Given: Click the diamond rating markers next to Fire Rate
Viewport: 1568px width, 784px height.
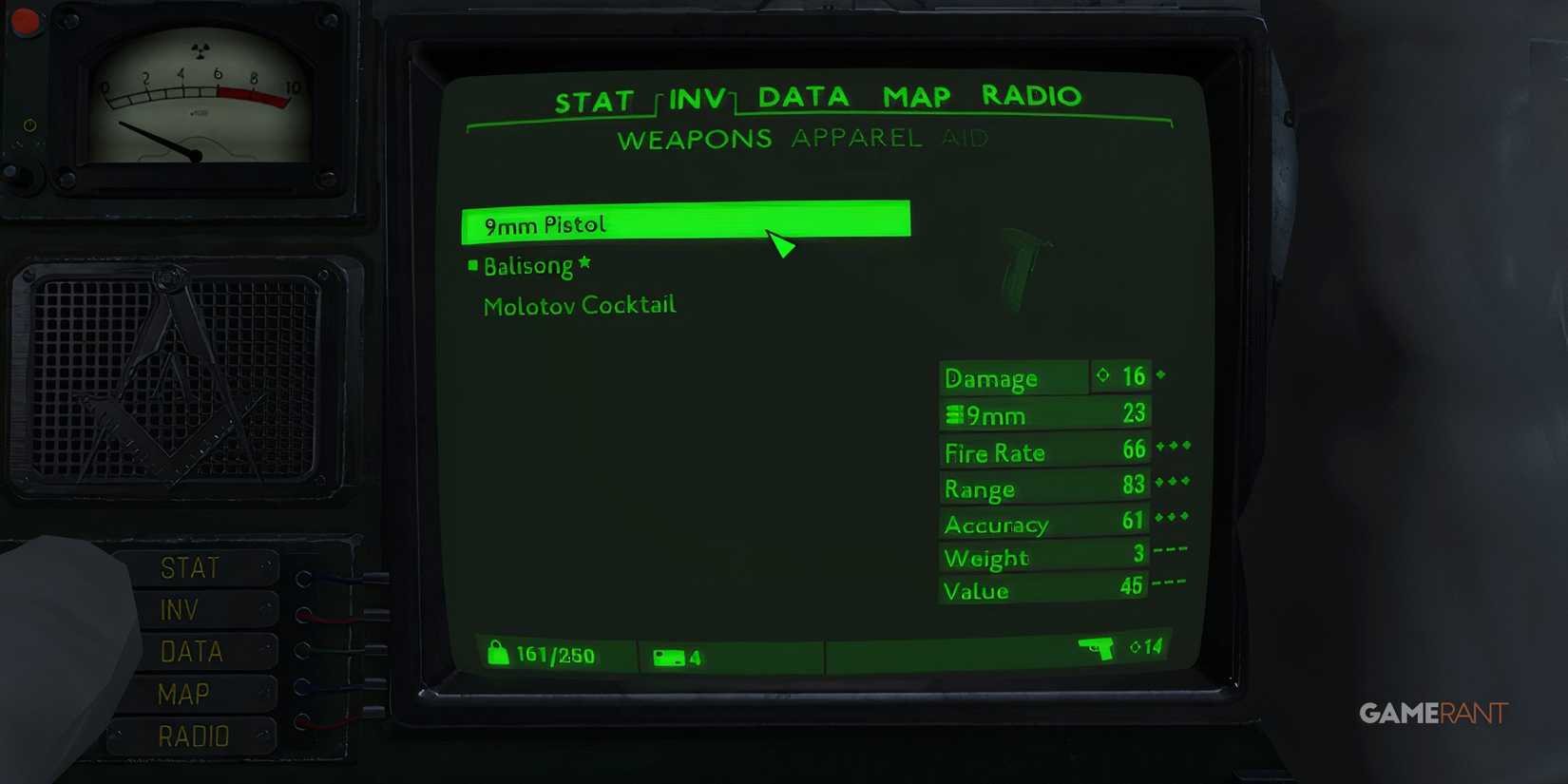Looking at the screenshot, I should tap(1172, 449).
